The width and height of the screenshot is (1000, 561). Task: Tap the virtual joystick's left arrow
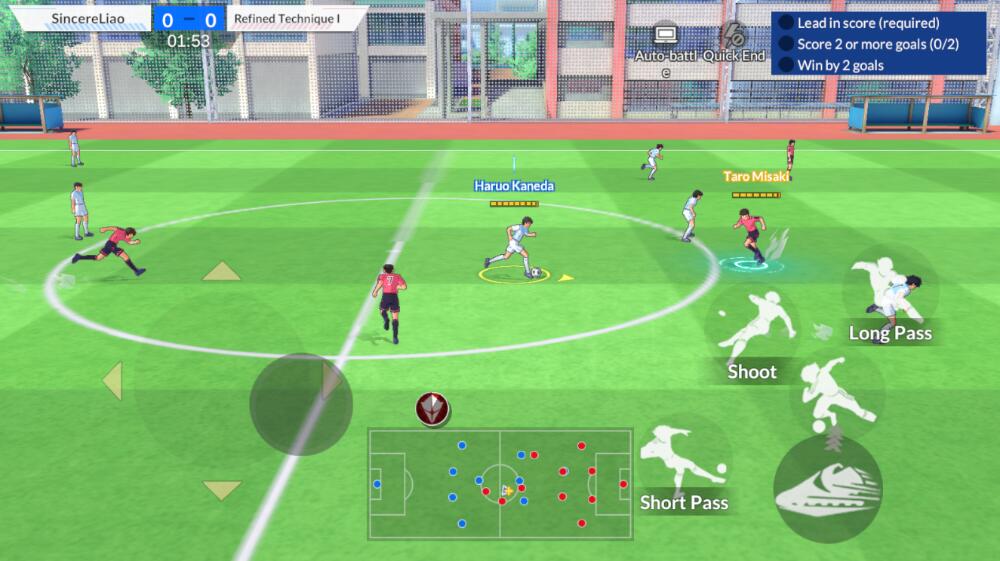tap(111, 381)
